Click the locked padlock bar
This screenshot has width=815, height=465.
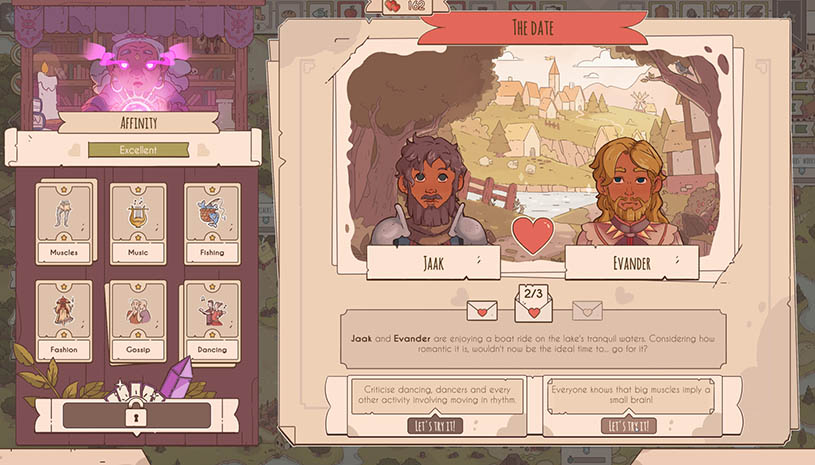136,415
